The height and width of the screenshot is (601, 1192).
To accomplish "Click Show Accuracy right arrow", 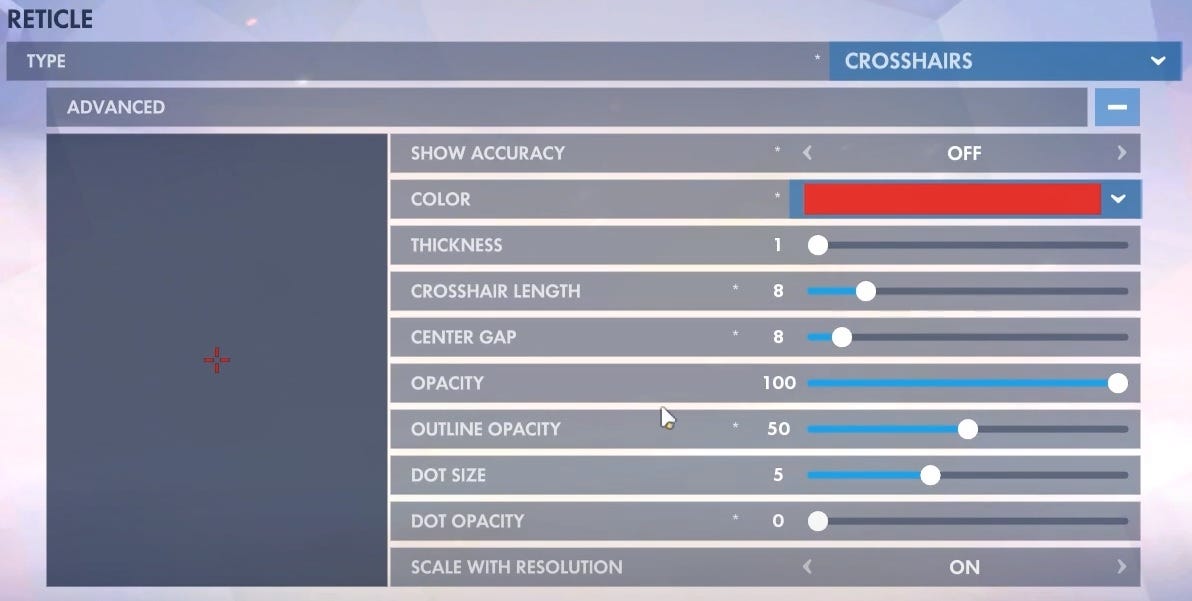I will (x=1121, y=153).
